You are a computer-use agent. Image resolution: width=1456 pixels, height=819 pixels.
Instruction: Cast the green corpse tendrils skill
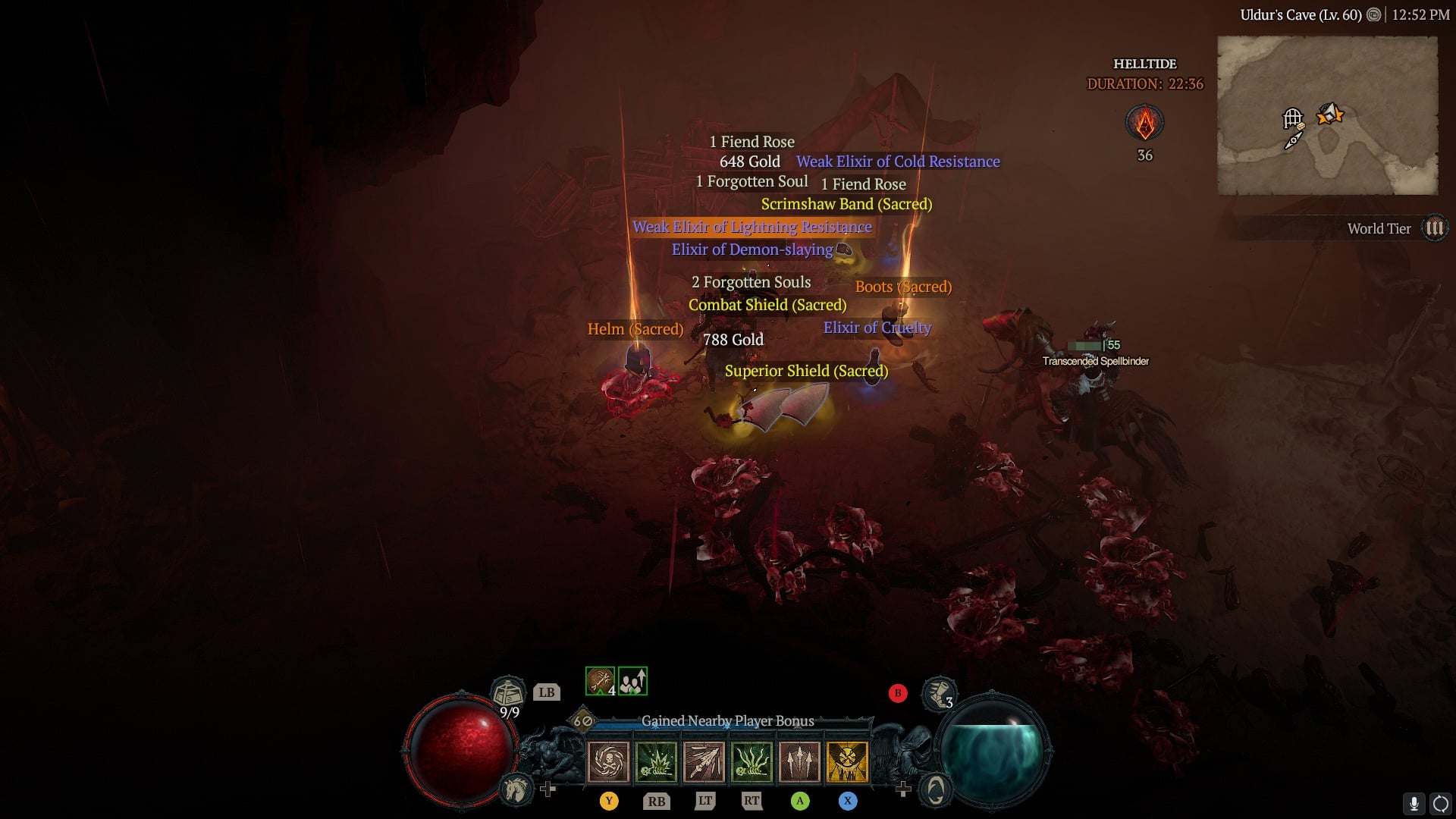tap(752, 761)
